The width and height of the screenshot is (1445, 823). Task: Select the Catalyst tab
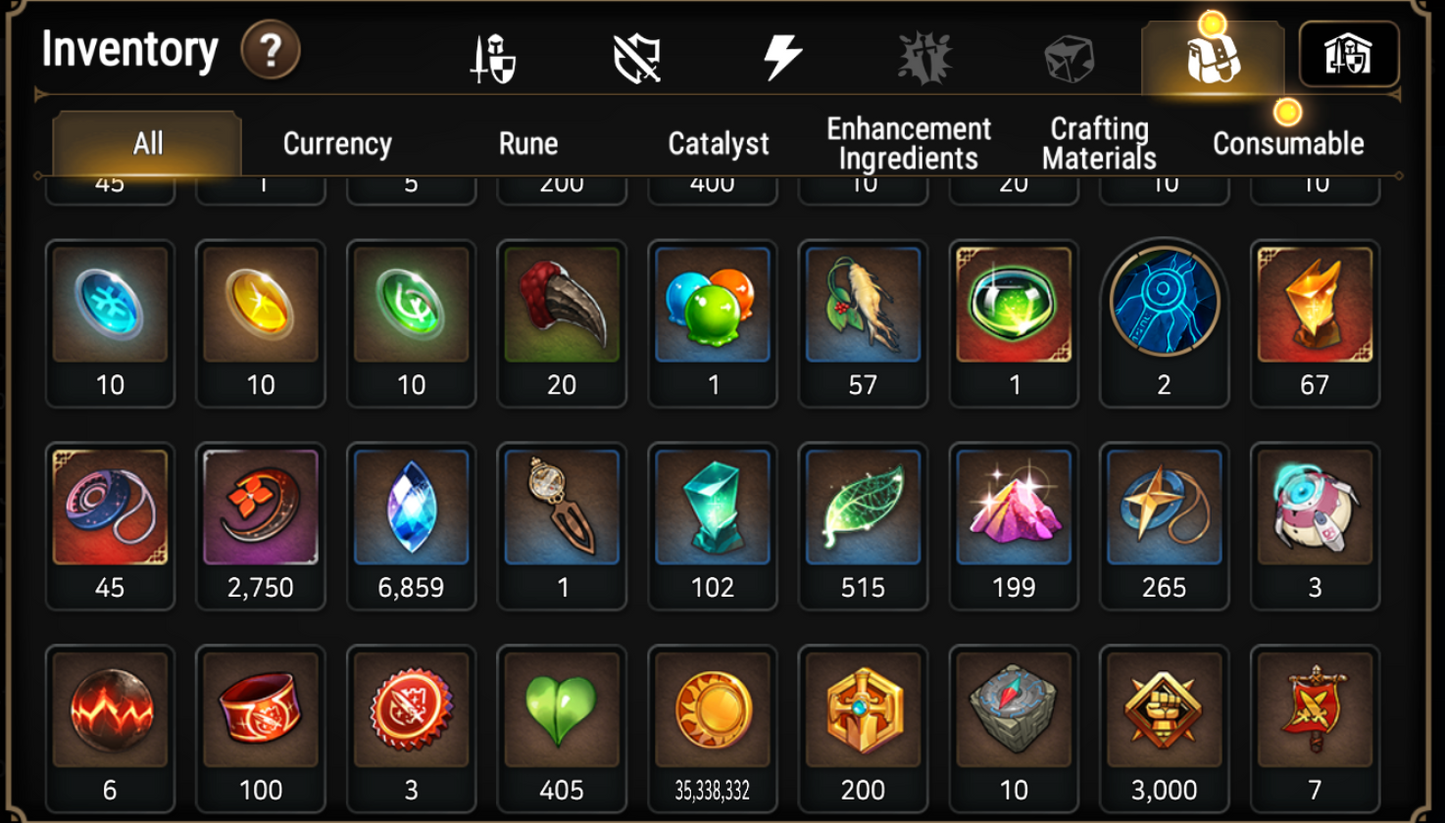(718, 143)
